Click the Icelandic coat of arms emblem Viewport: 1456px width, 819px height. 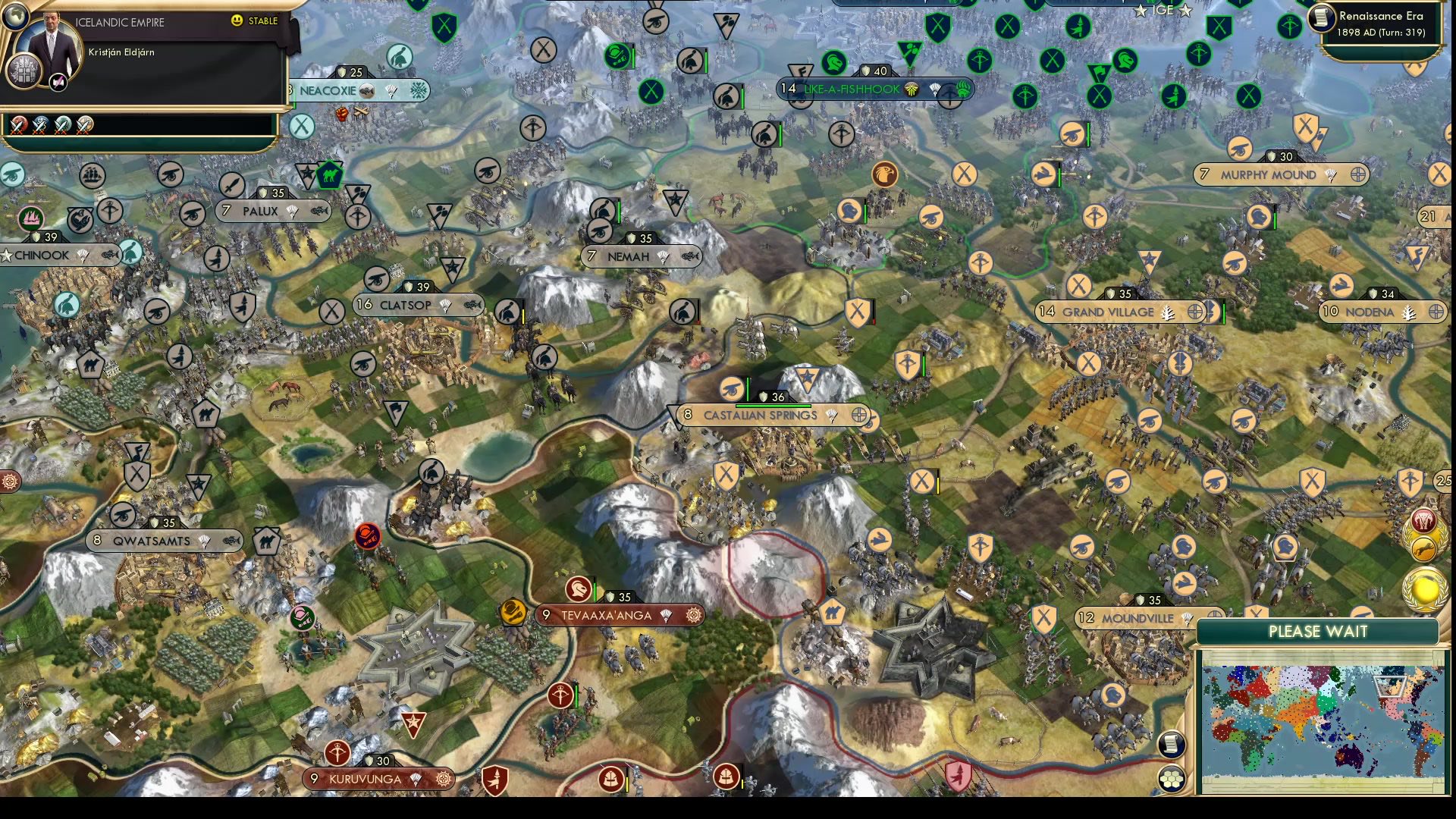tap(24, 71)
